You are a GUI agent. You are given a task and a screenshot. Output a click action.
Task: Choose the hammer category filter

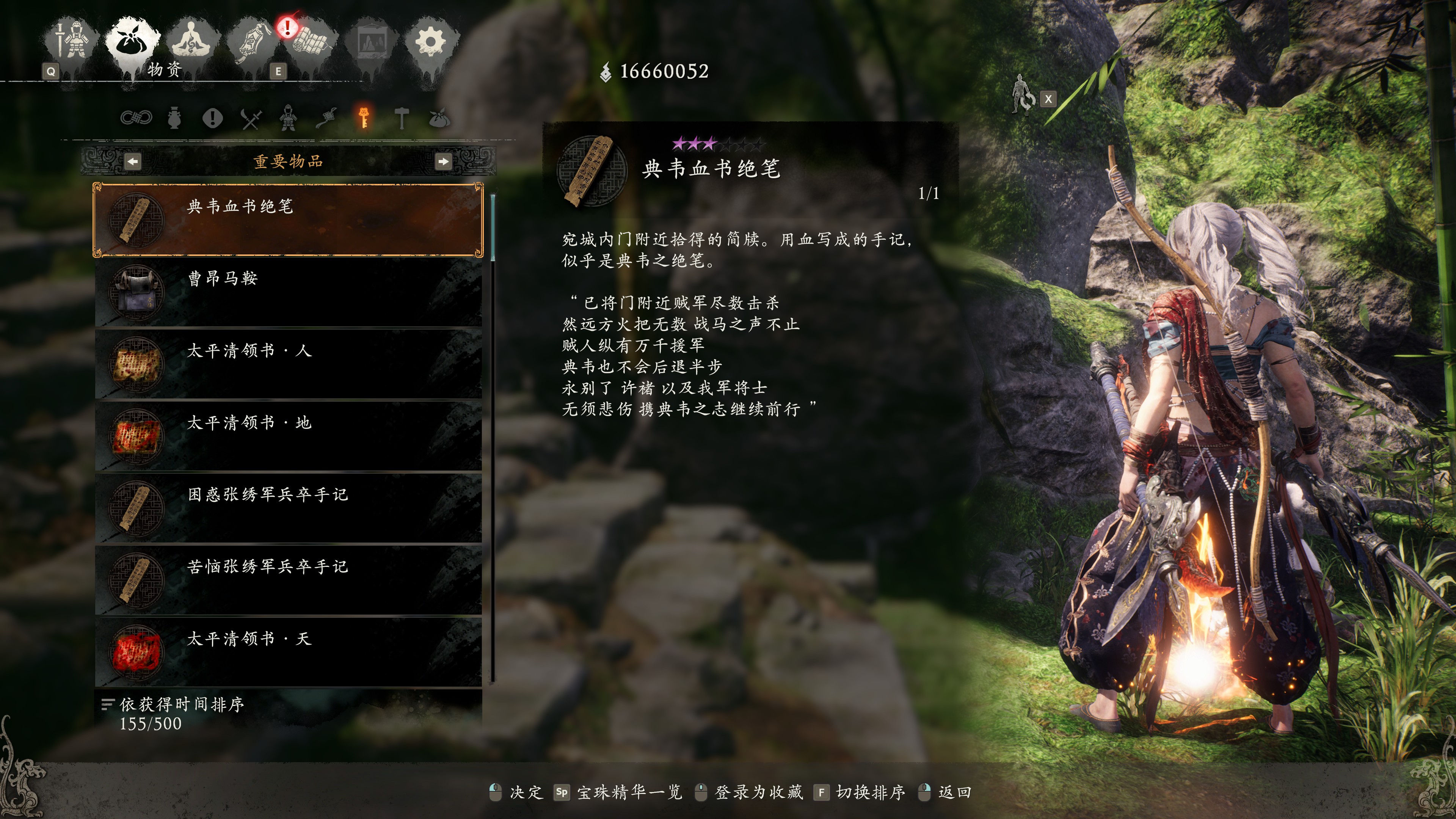click(x=401, y=118)
